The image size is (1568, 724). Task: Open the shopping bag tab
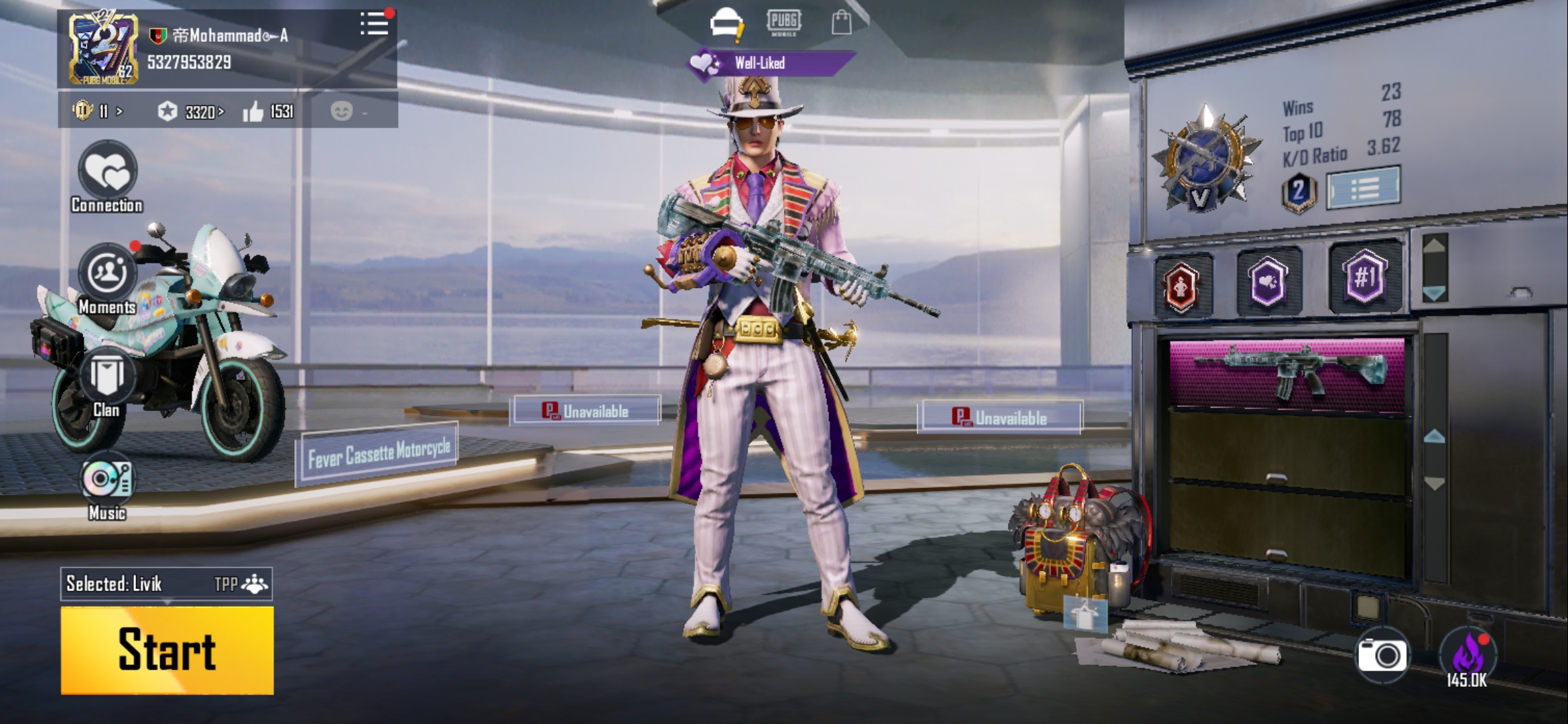click(841, 22)
